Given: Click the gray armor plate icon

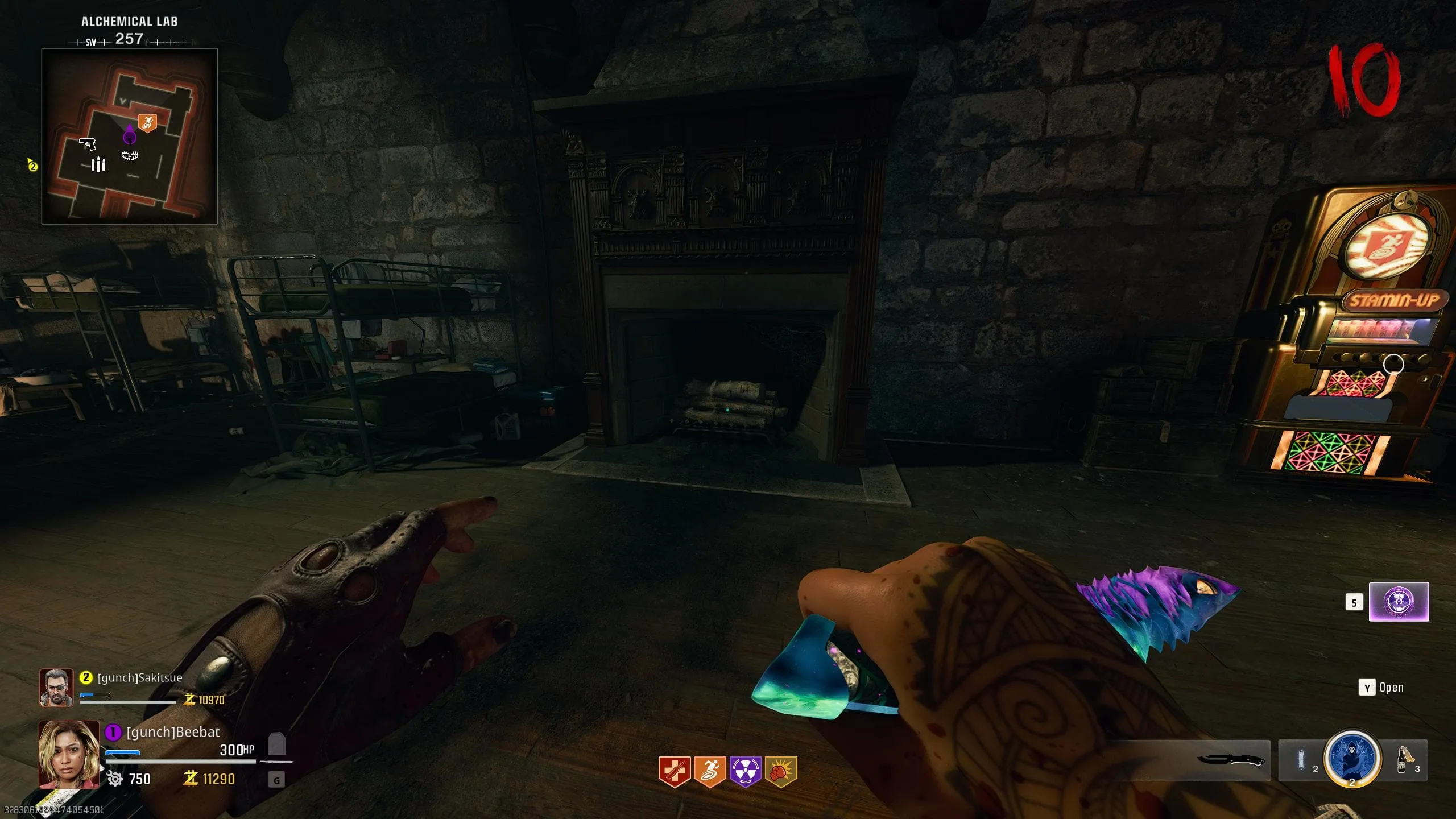Looking at the screenshot, I should tap(276, 744).
